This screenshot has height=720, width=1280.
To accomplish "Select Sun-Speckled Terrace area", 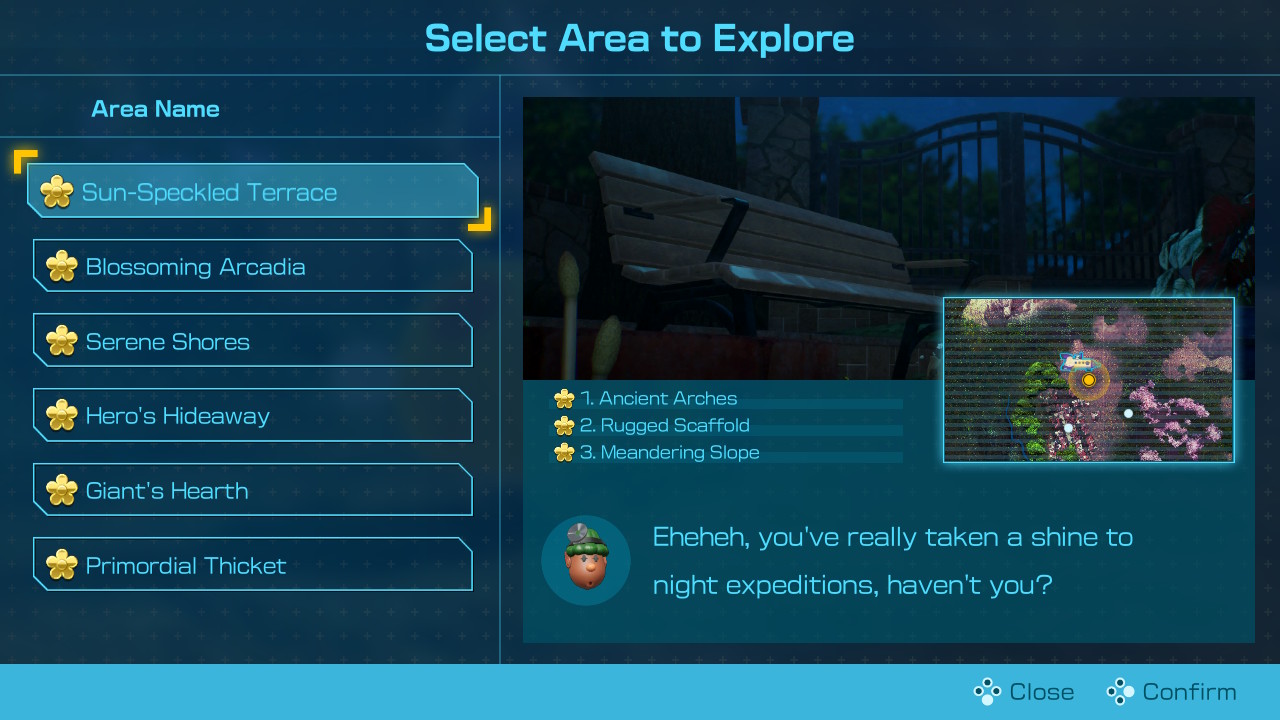I will [252, 191].
